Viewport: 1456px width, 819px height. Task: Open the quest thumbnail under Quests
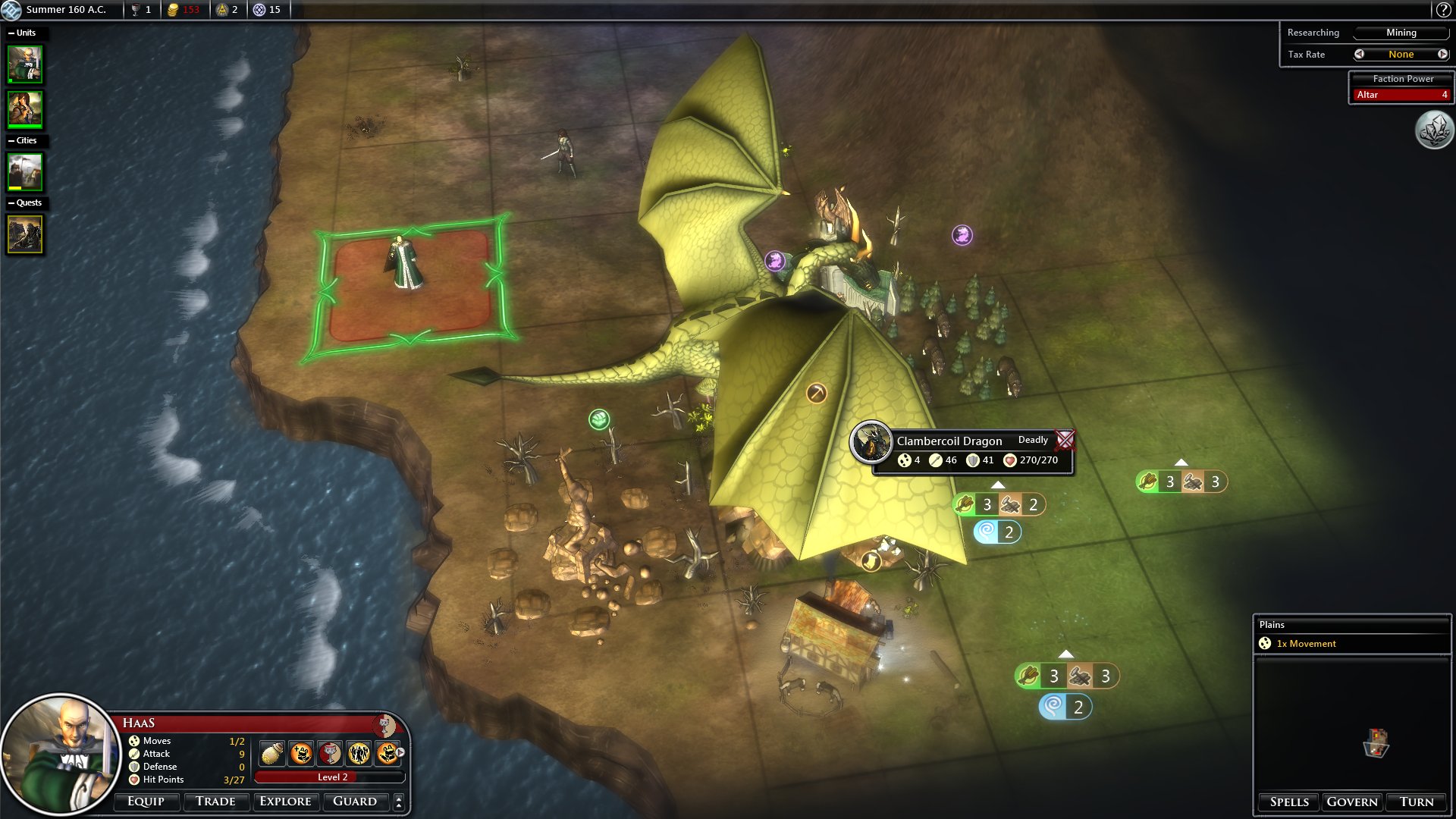coord(25,234)
